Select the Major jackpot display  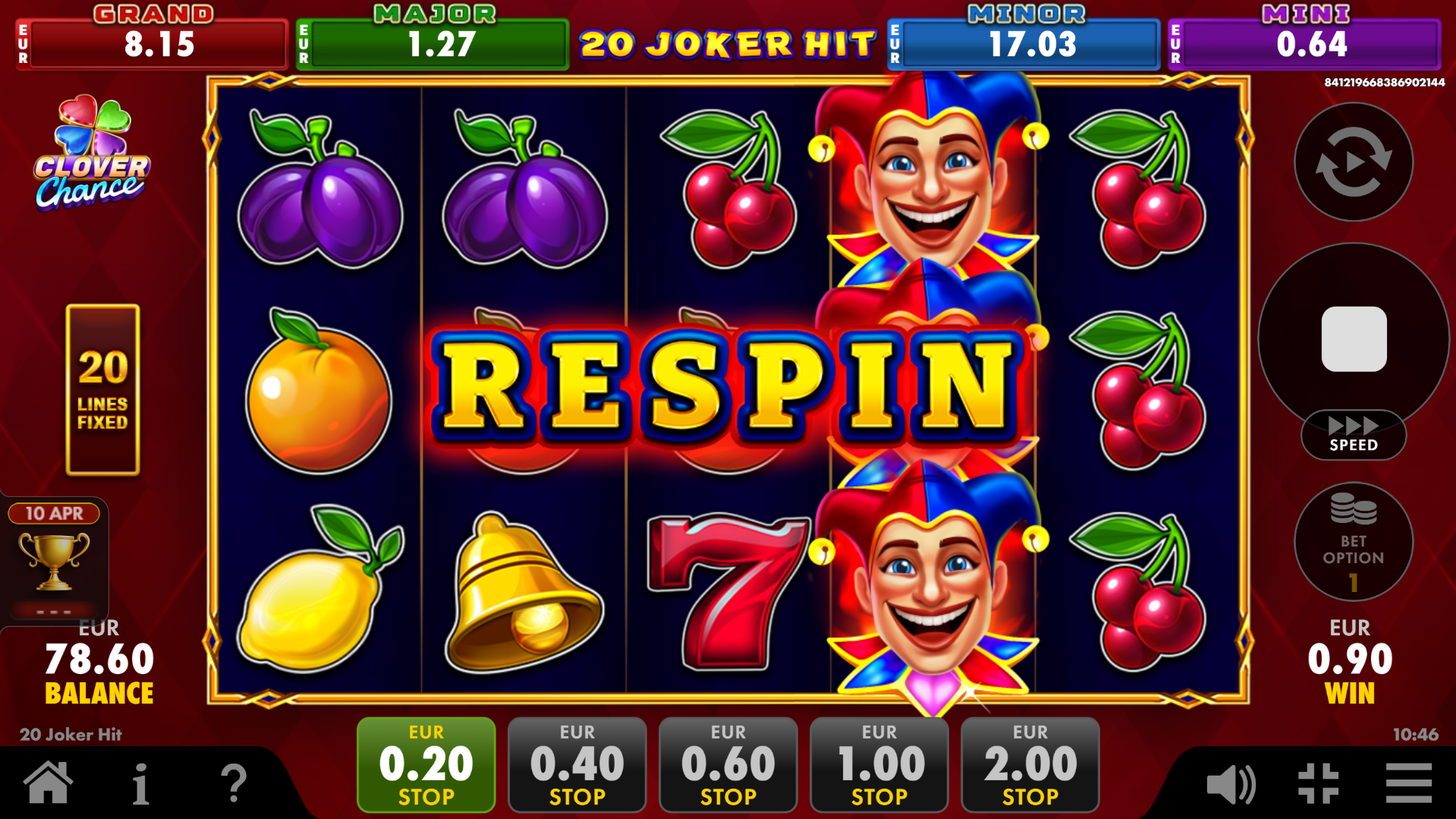click(x=432, y=43)
